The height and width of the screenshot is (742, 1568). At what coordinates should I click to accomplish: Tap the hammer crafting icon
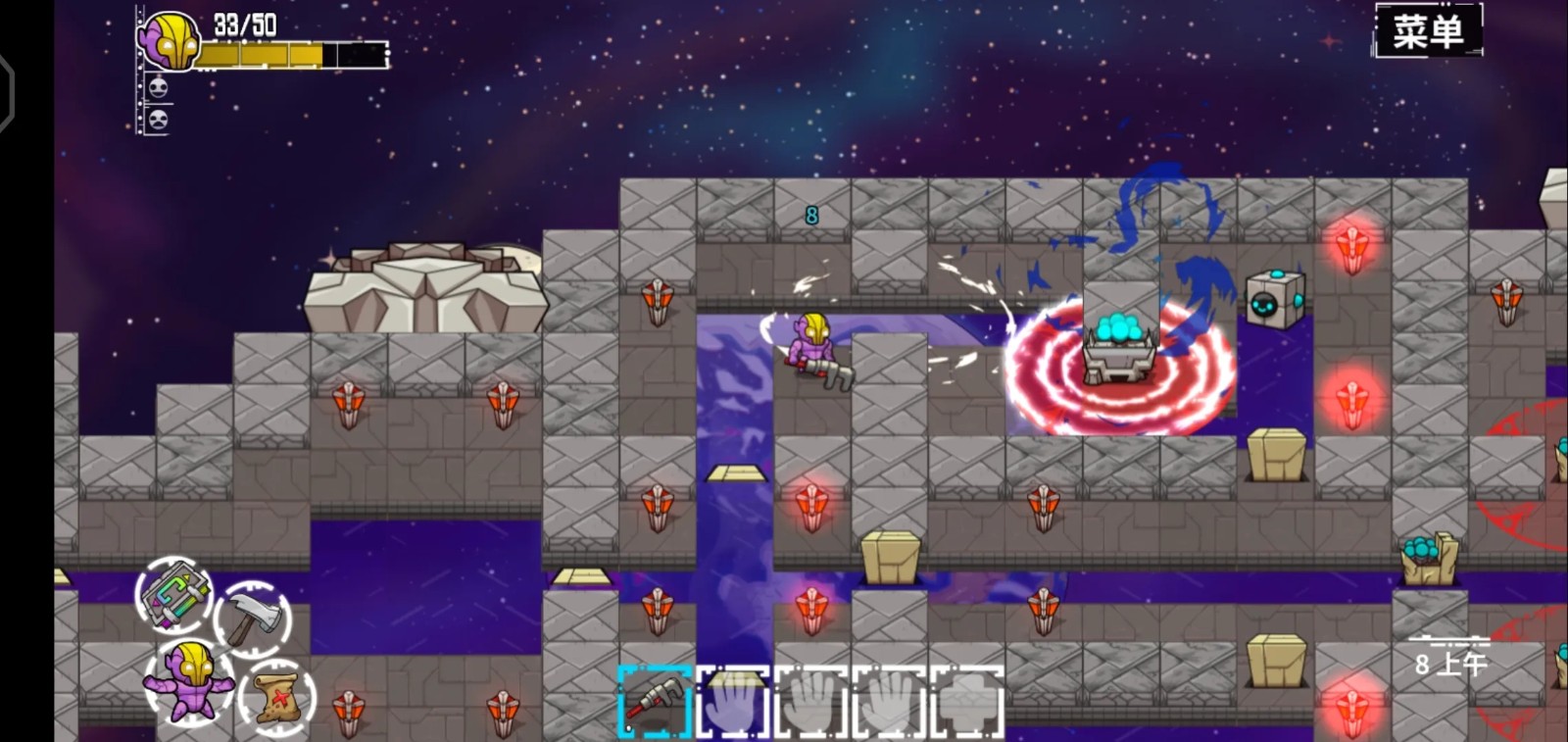click(x=254, y=617)
